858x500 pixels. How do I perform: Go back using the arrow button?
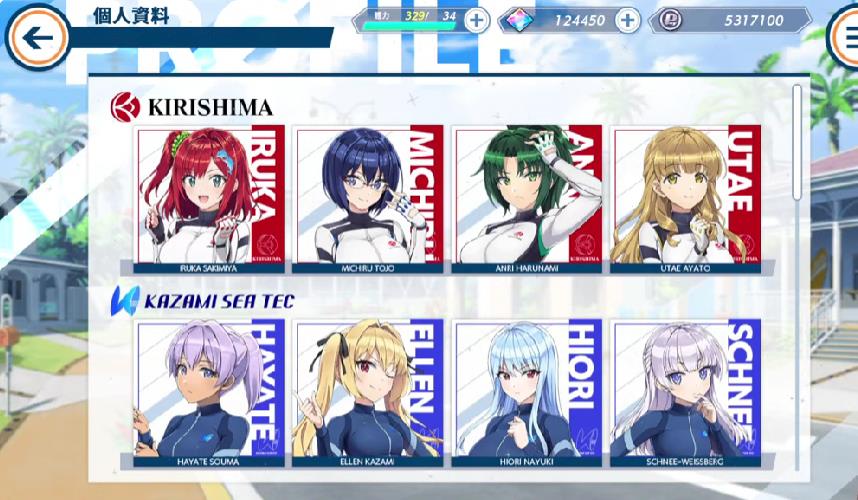37,39
